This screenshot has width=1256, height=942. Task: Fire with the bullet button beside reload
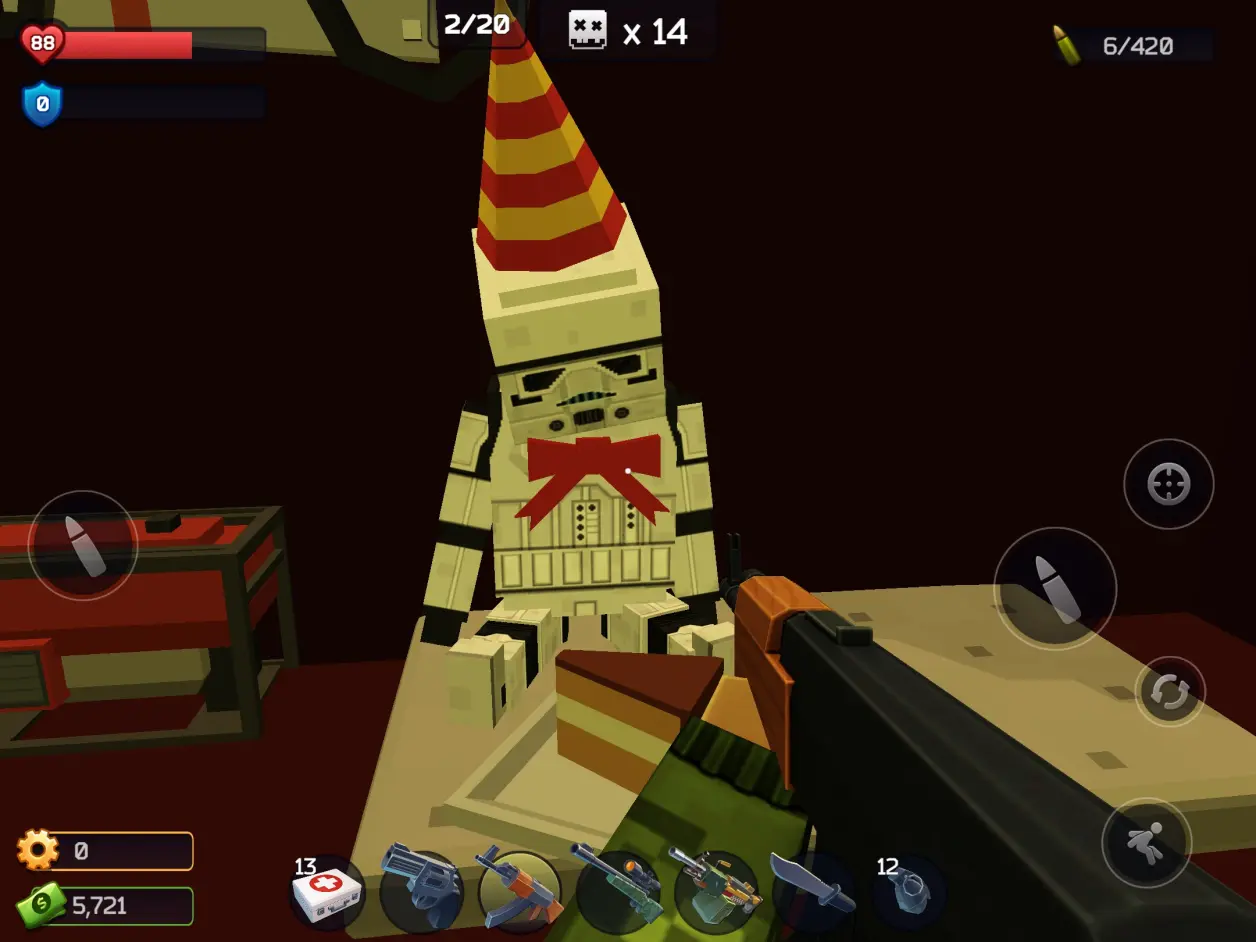coord(1054,588)
